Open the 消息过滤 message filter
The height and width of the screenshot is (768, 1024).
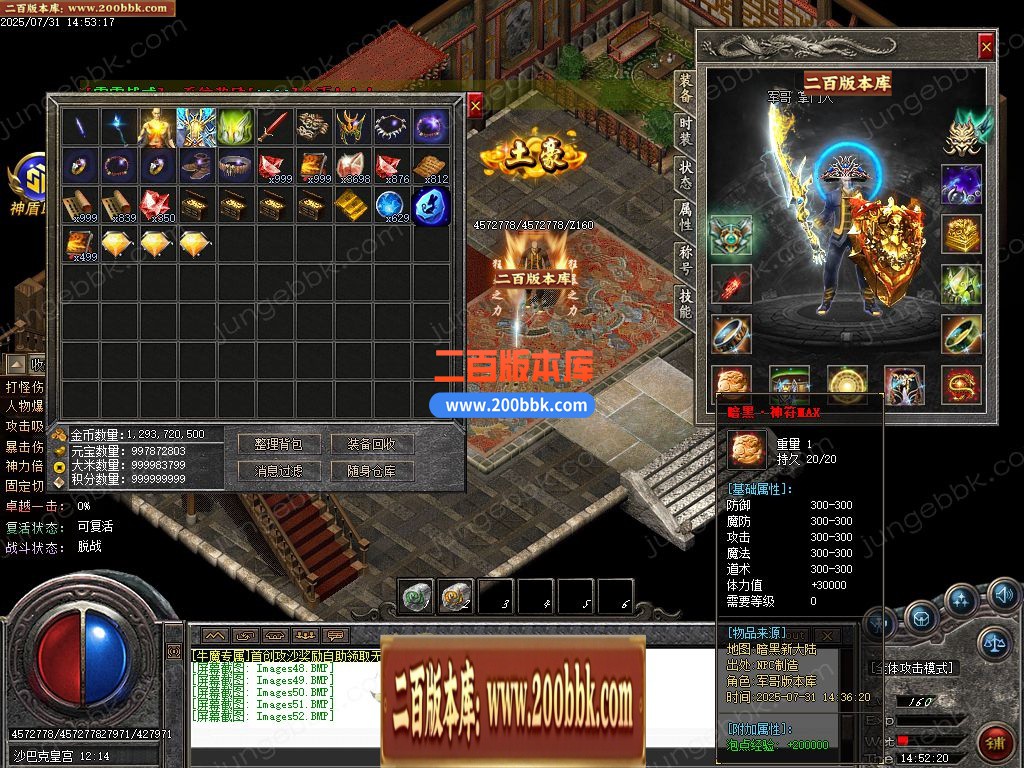[278, 471]
